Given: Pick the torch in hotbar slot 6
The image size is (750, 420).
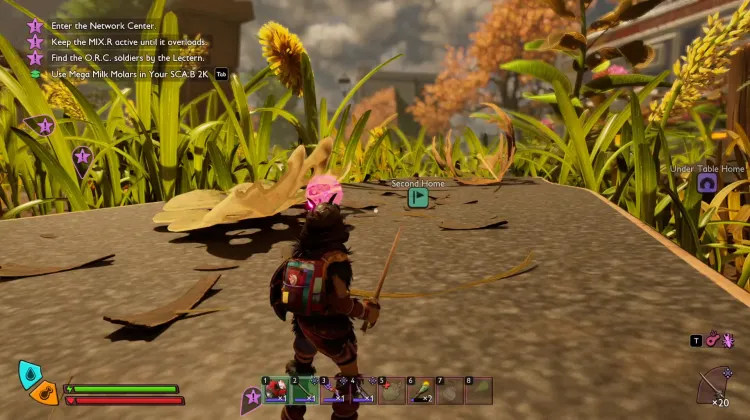Looking at the screenshot, I should (421, 390).
